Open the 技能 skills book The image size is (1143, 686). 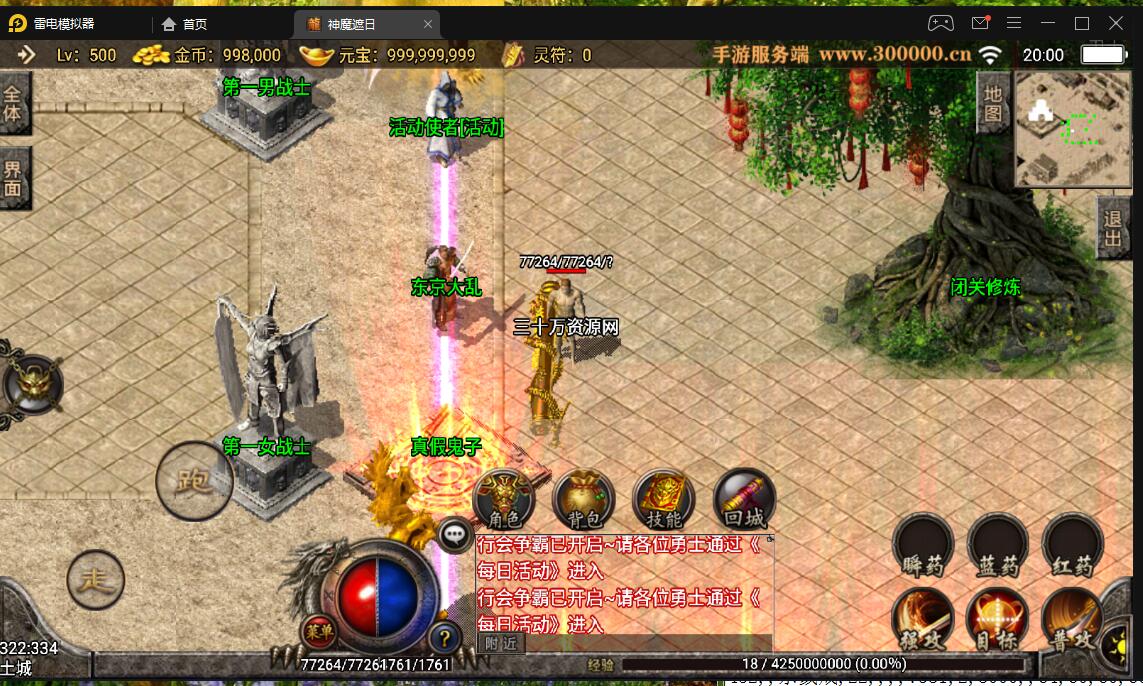(x=663, y=500)
